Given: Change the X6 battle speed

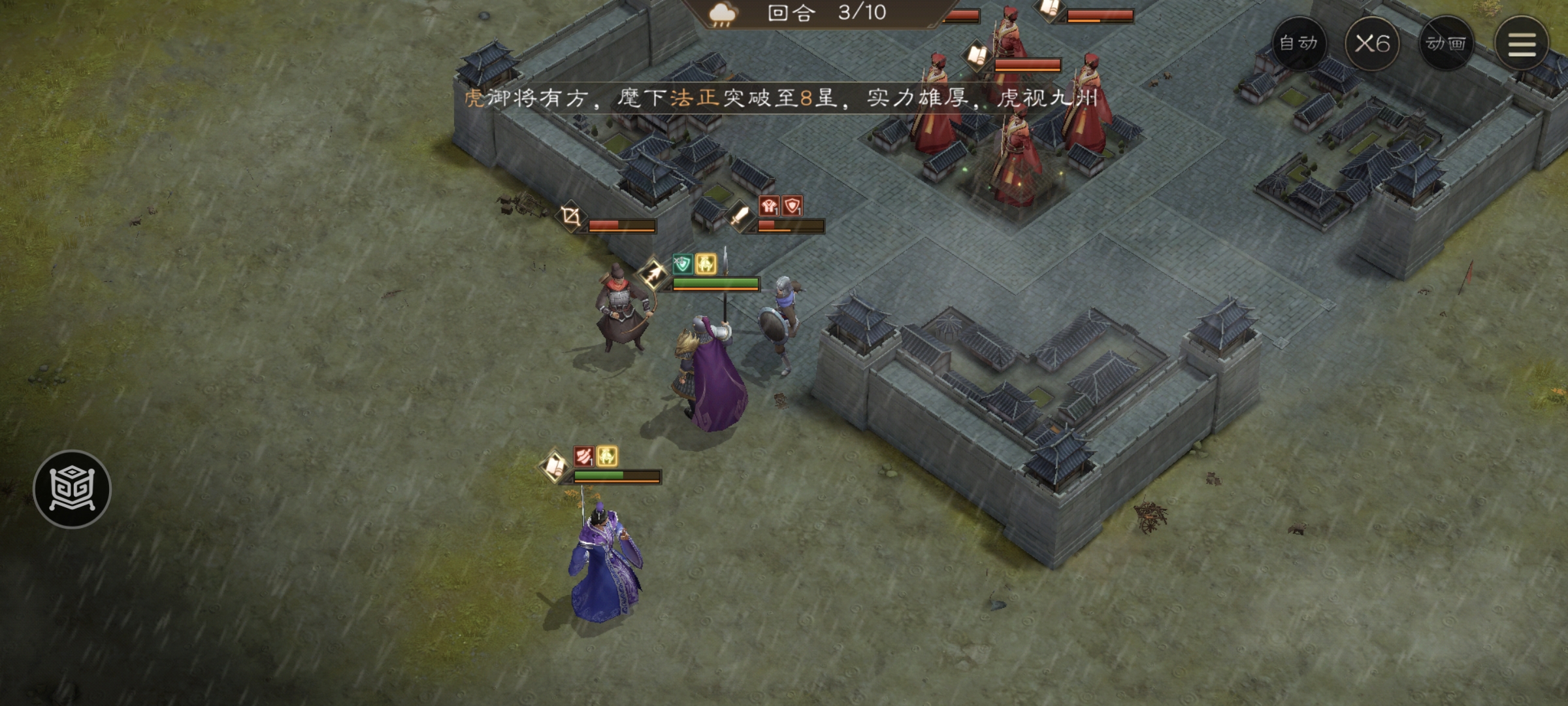Looking at the screenshot, I should [1372, 44].
